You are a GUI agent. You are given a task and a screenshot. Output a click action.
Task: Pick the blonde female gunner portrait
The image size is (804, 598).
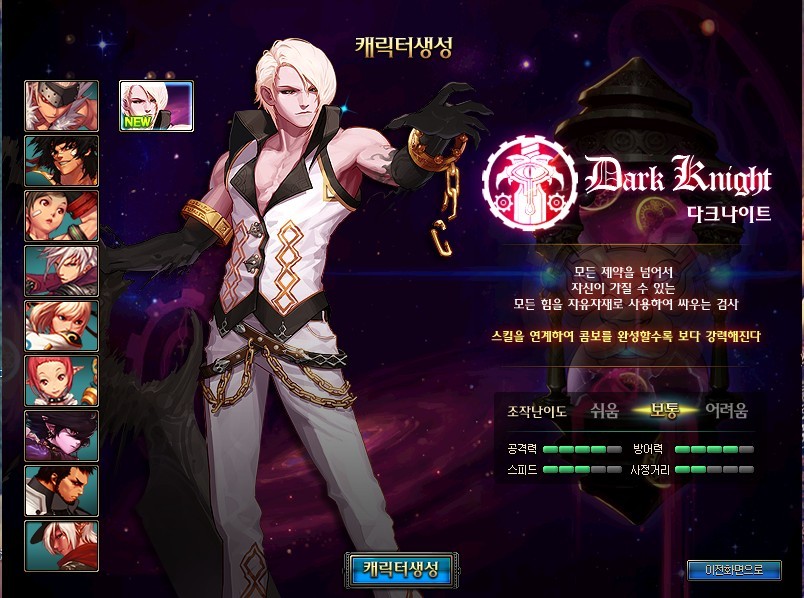pos(61,326)
